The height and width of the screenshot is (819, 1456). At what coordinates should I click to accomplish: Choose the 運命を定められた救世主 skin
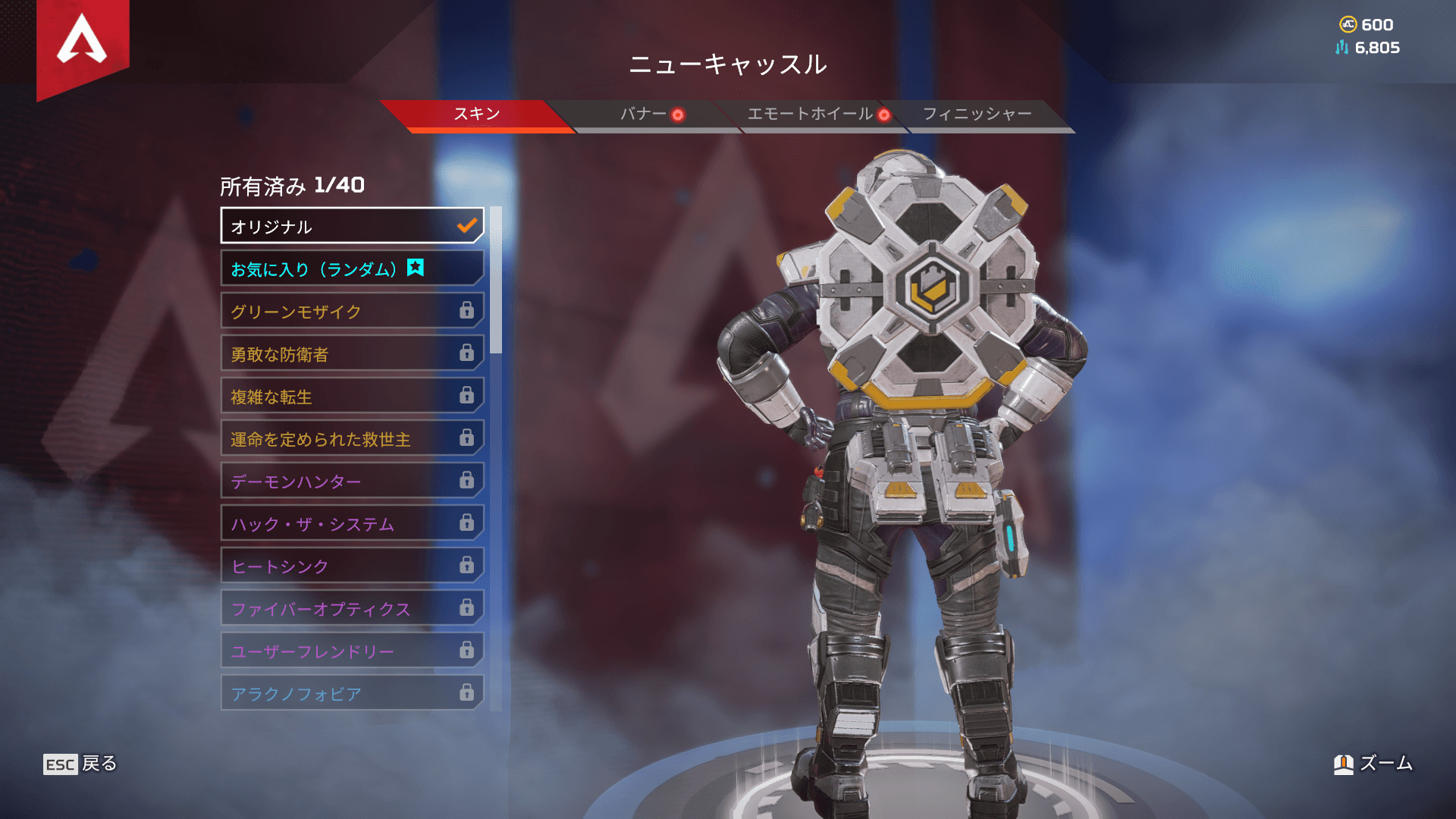tap(352, 438)
